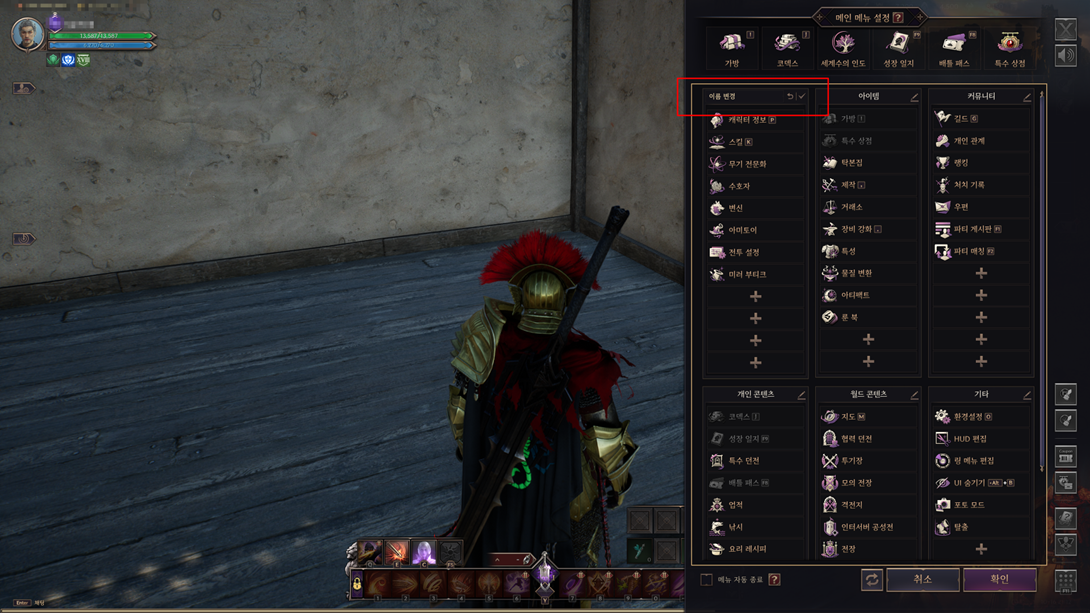Select the 포토 모드 entry
The image size is (1090, 613).
(x=963, y=505)
